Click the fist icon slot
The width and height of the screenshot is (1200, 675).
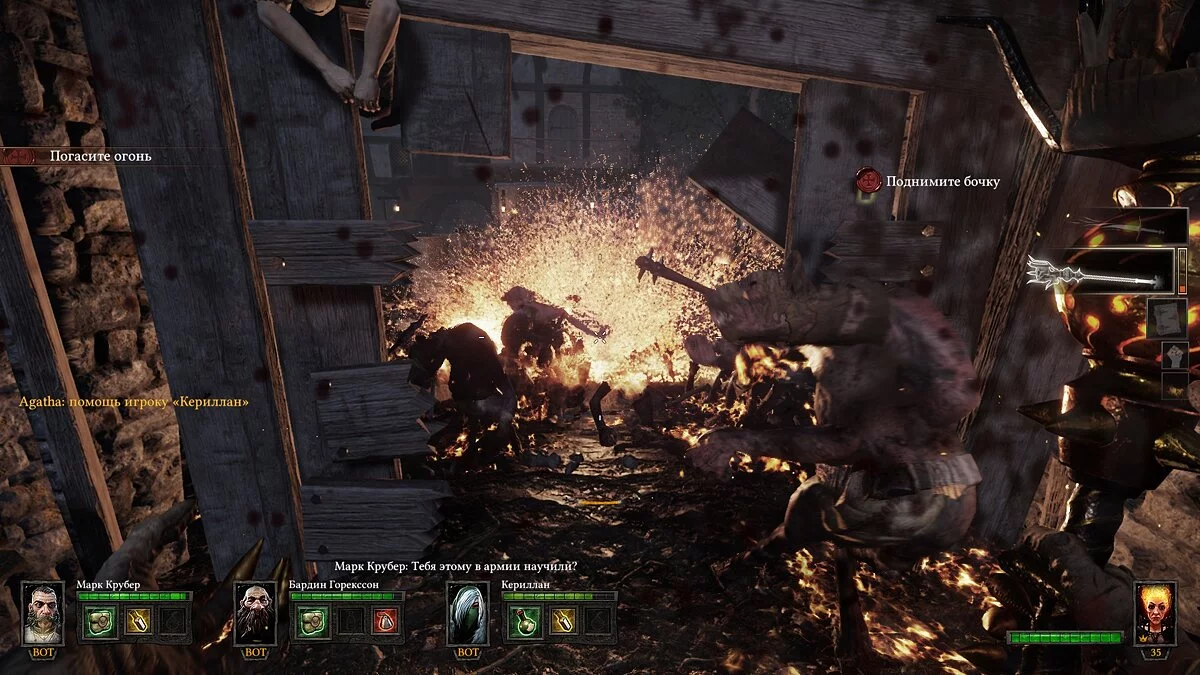tap(1174, 357)
